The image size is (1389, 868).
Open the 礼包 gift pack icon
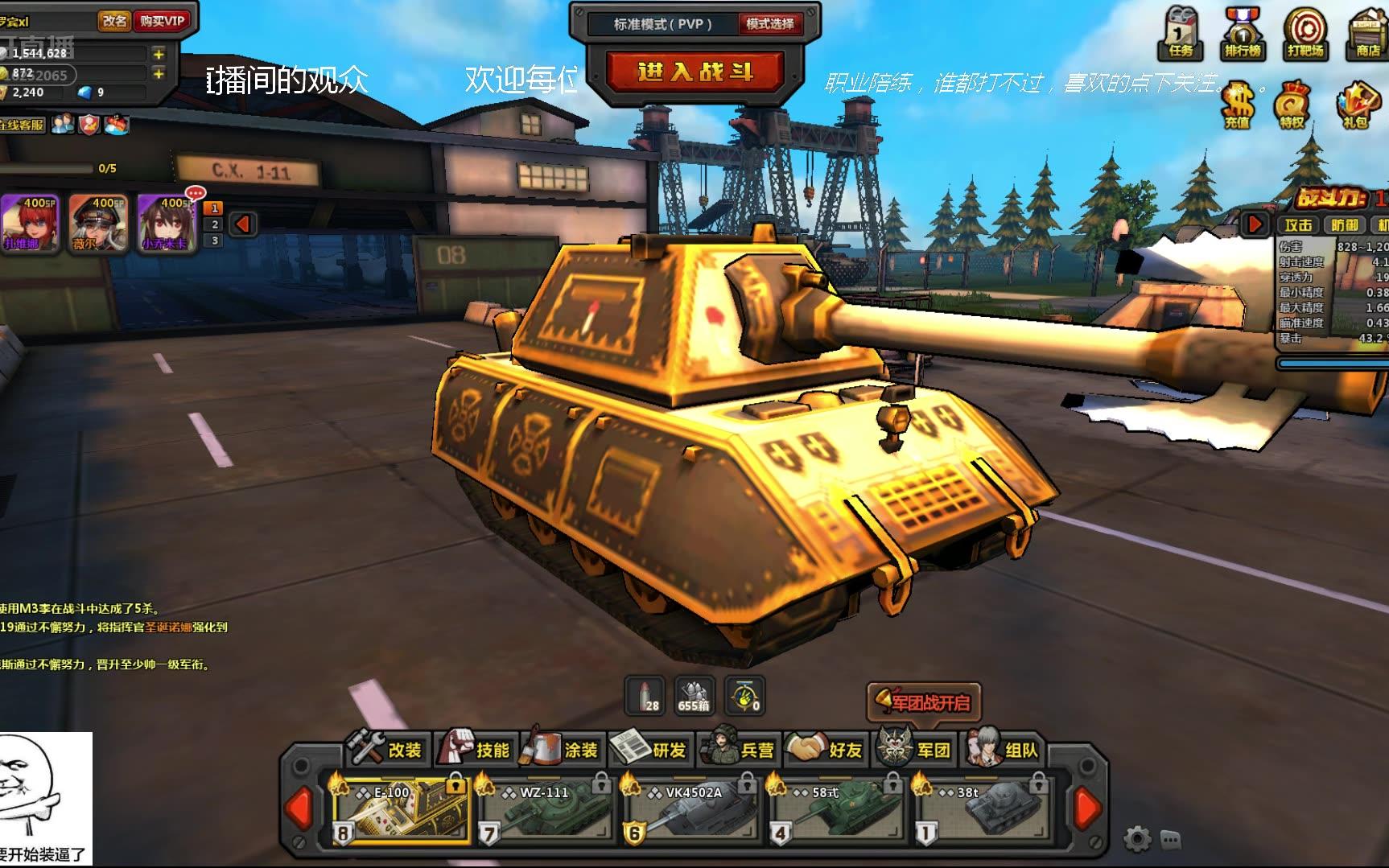coord(1356,105)
